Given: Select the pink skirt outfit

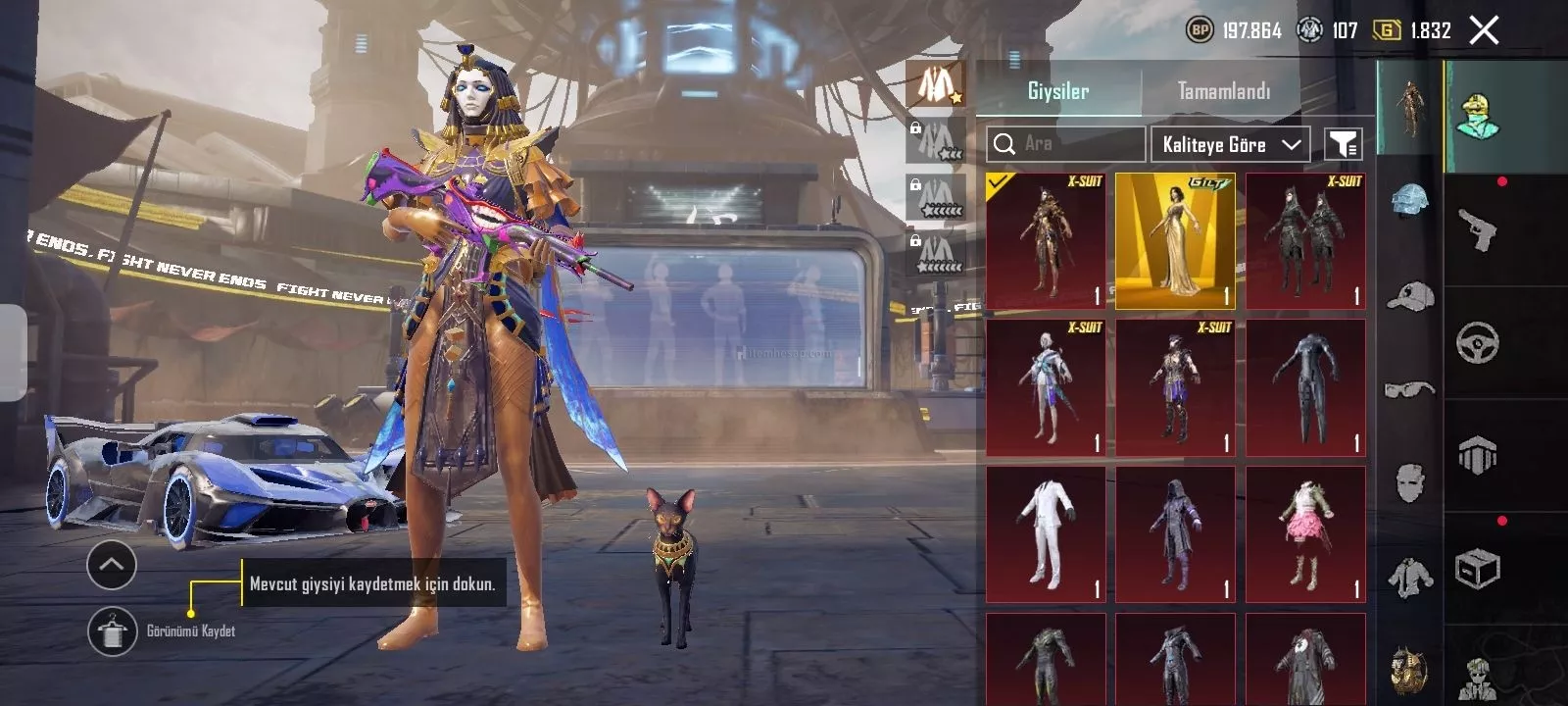Looking at the screenshot, I should pos(1305,534).
